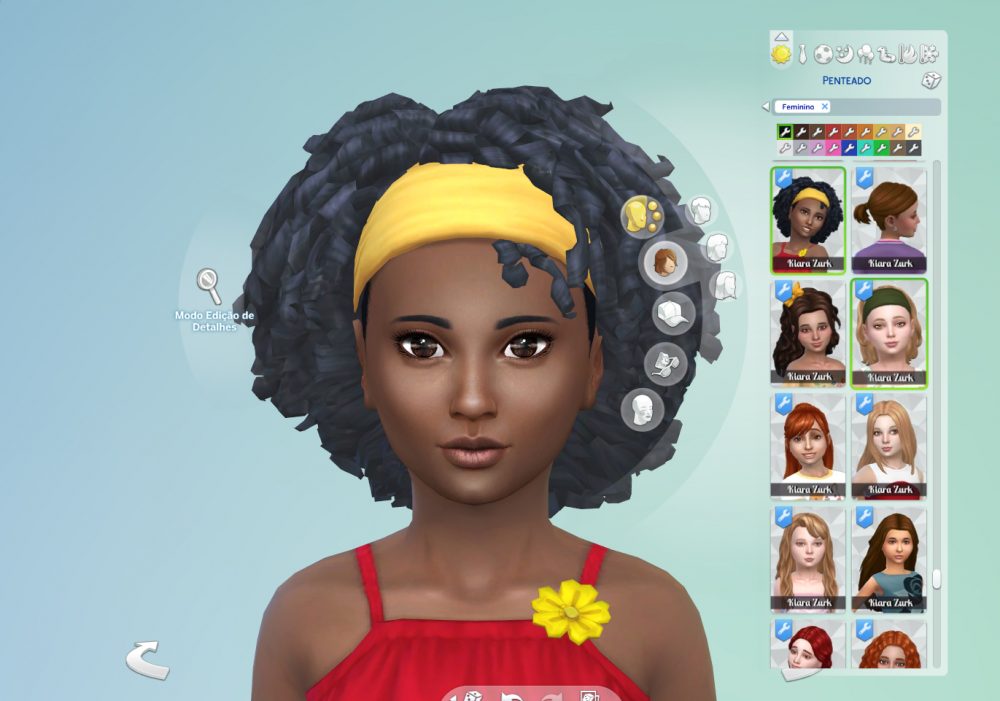Switch to the sleepwear moon category
Screen dimensions: 1000x701
845,53
